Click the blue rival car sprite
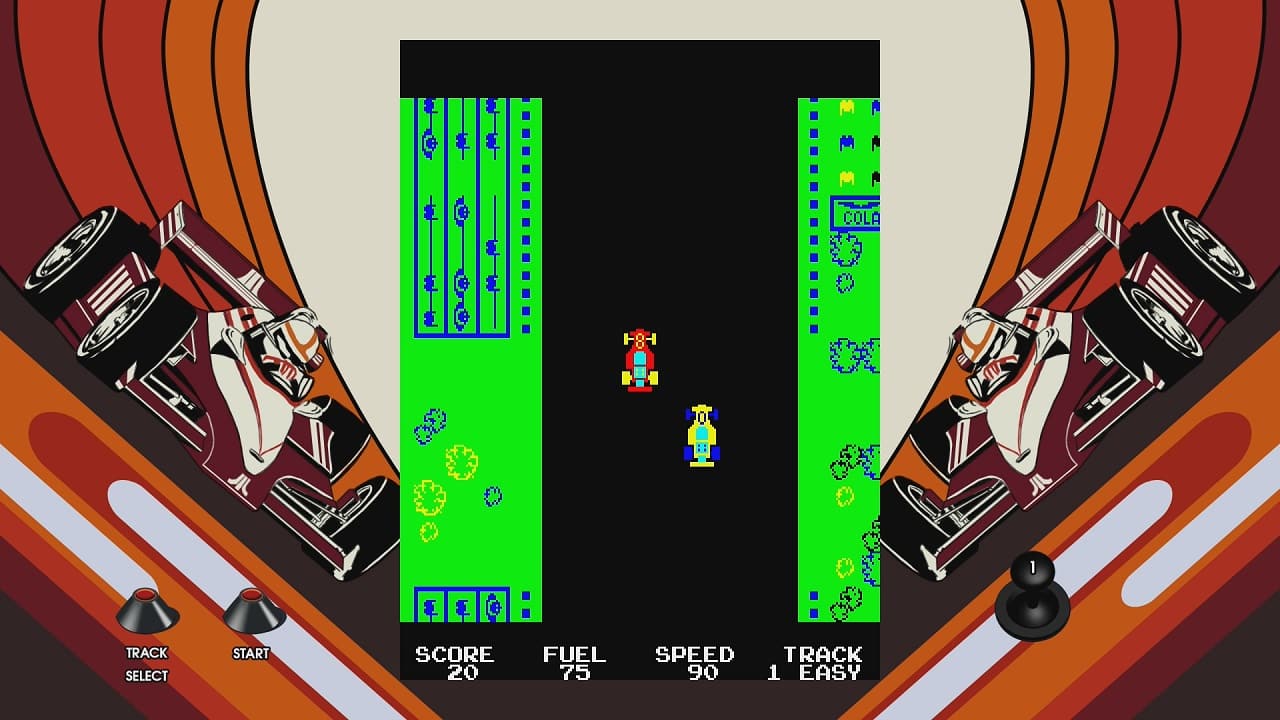 [x=701, y=437]
